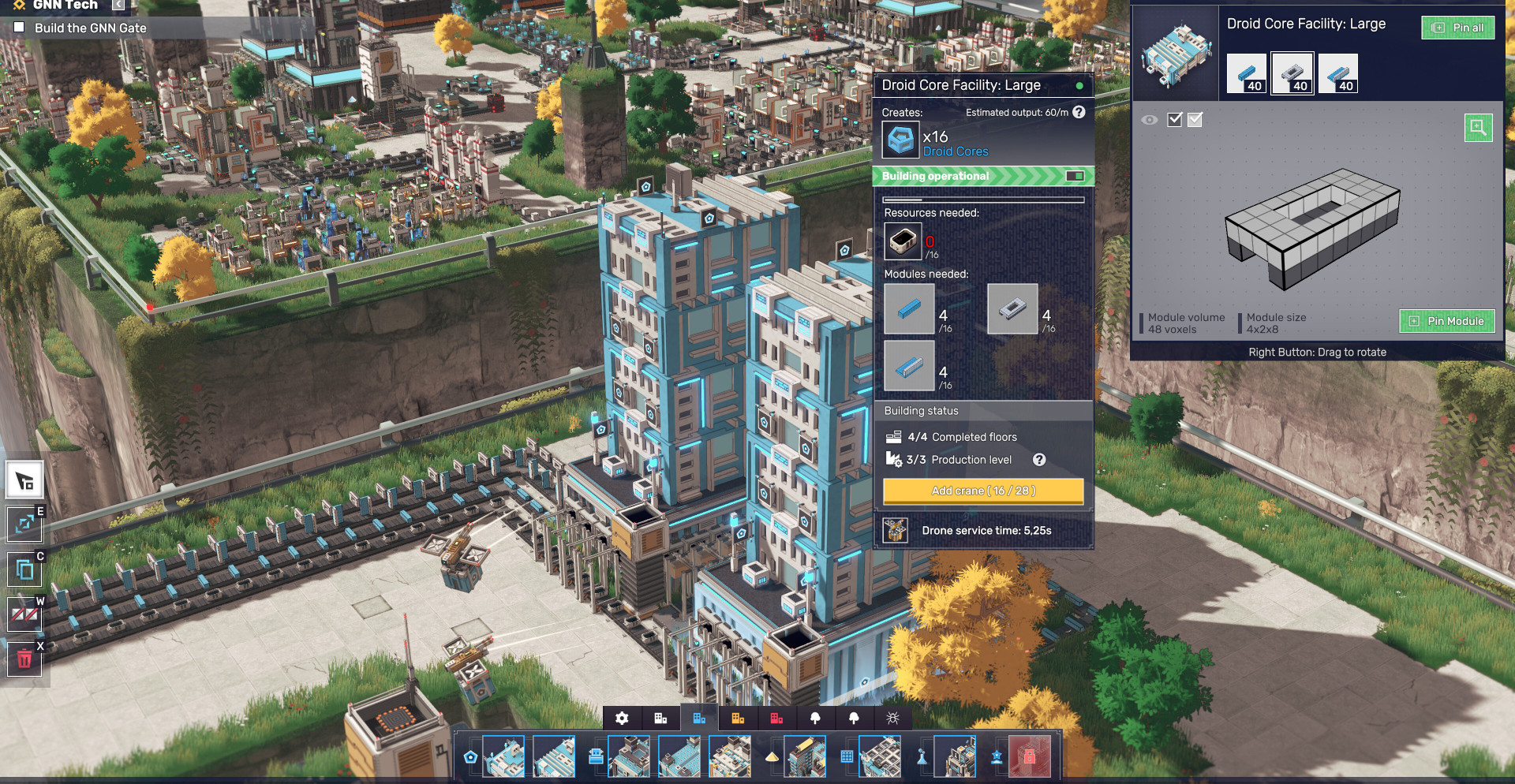Toggle the eye visibility icon in preview
Screen dimensions: 1515x784
click(1150, 120)
